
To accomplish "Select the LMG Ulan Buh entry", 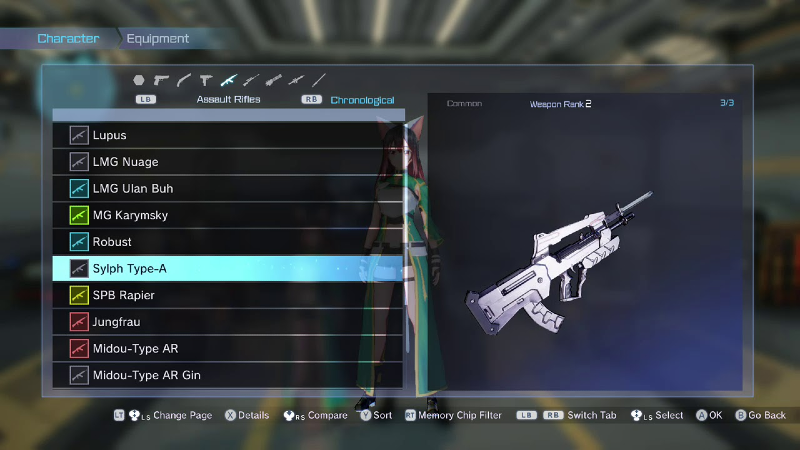I will pos(228,188).
